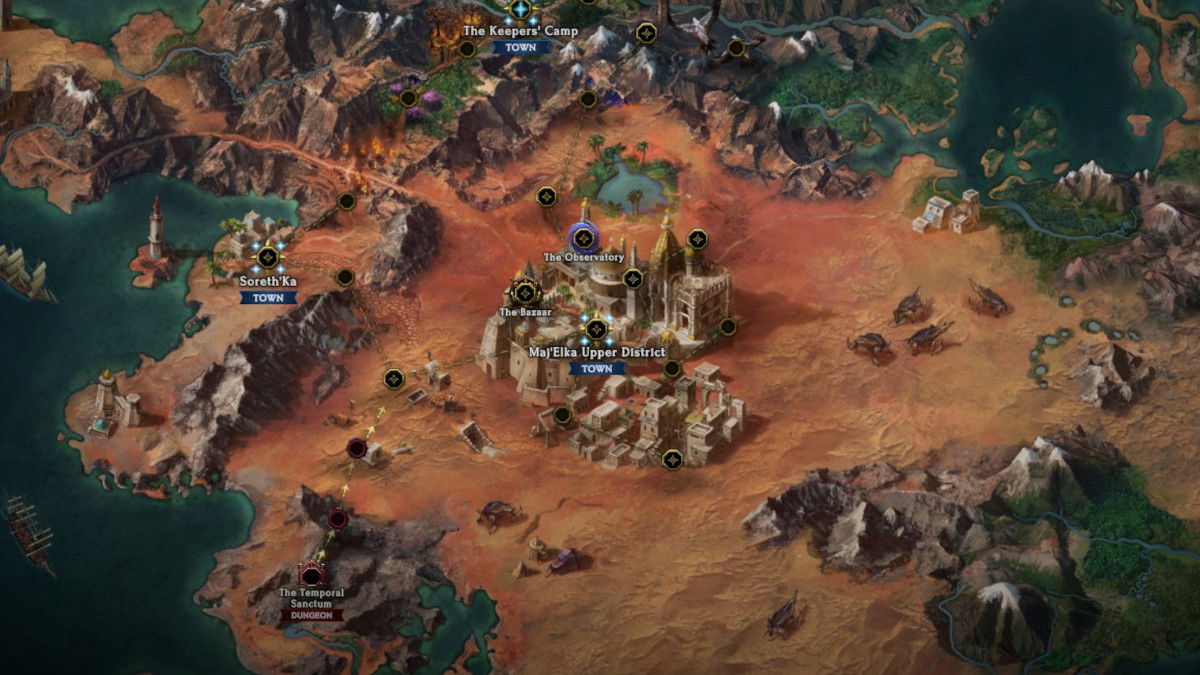Select The Temporal Sanctum dungeon marker
The image size is (1200, 675).
(x=312, y=574)
